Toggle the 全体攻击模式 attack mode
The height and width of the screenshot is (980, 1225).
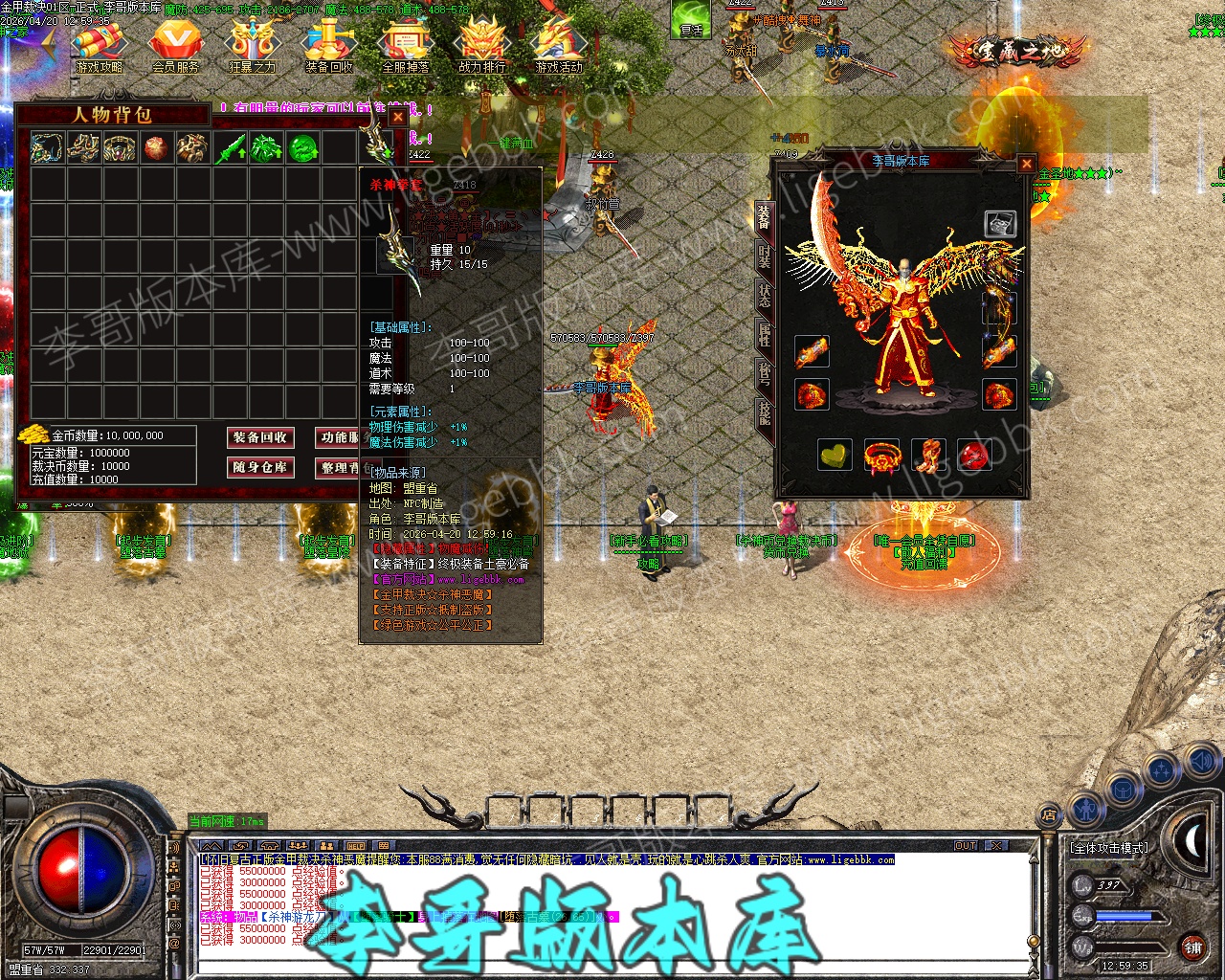[x=1108, y=848]
